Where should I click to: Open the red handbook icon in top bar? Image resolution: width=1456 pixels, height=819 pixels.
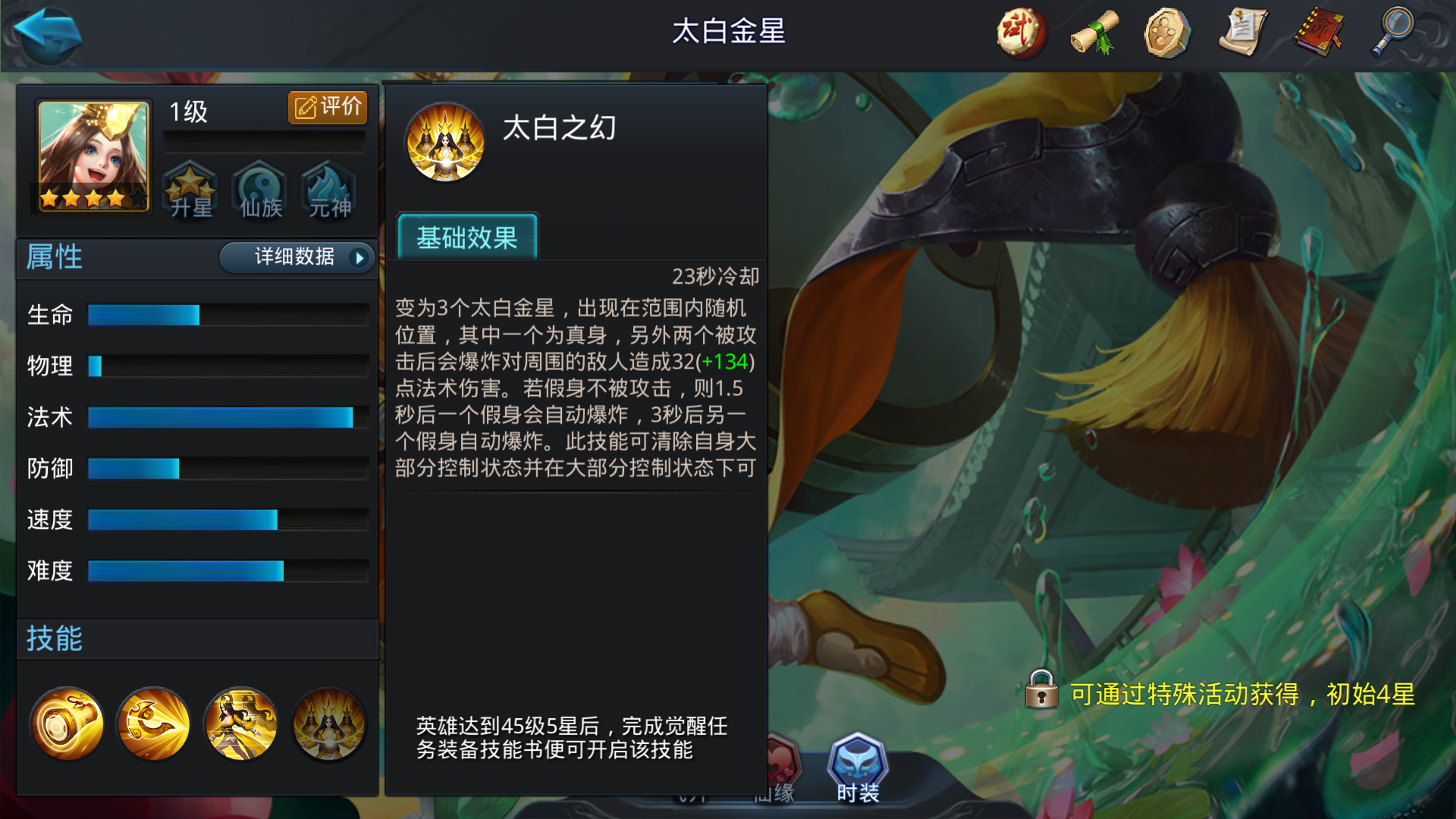(1318, 33)
